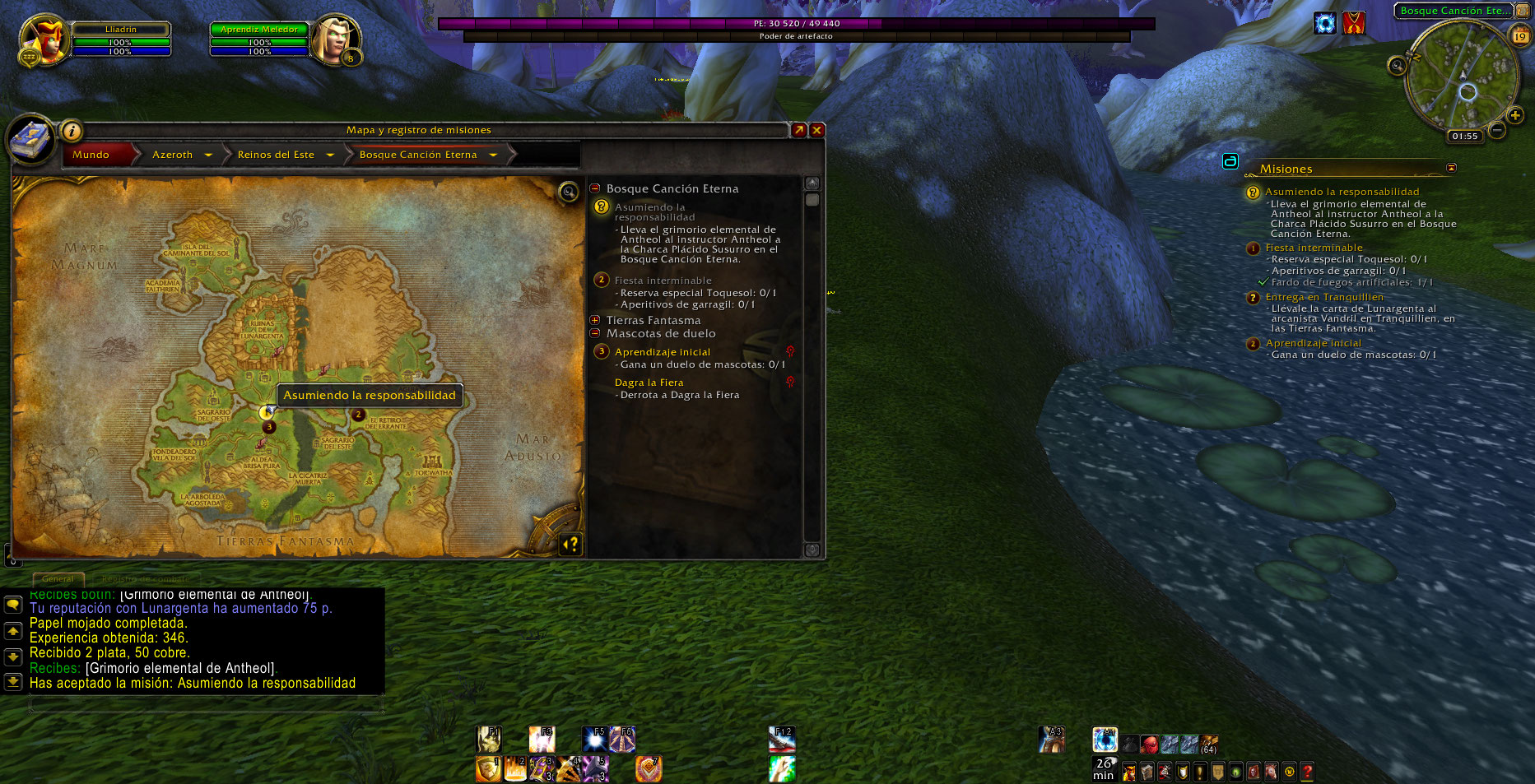The height and width of the screenshot is (784, 1535).
Task: Zoom out the minimap with minus button
Action: 1497,130
